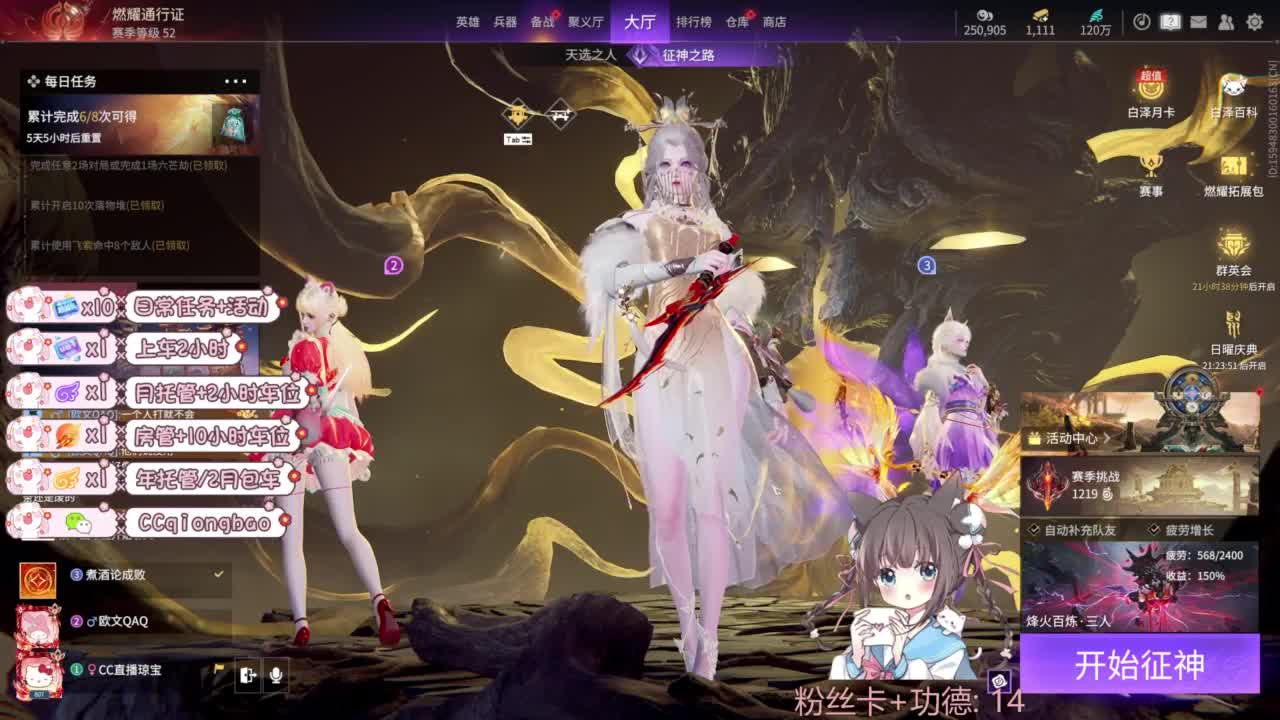打开赛事奖杯图标

click(x=1149, y=166)
